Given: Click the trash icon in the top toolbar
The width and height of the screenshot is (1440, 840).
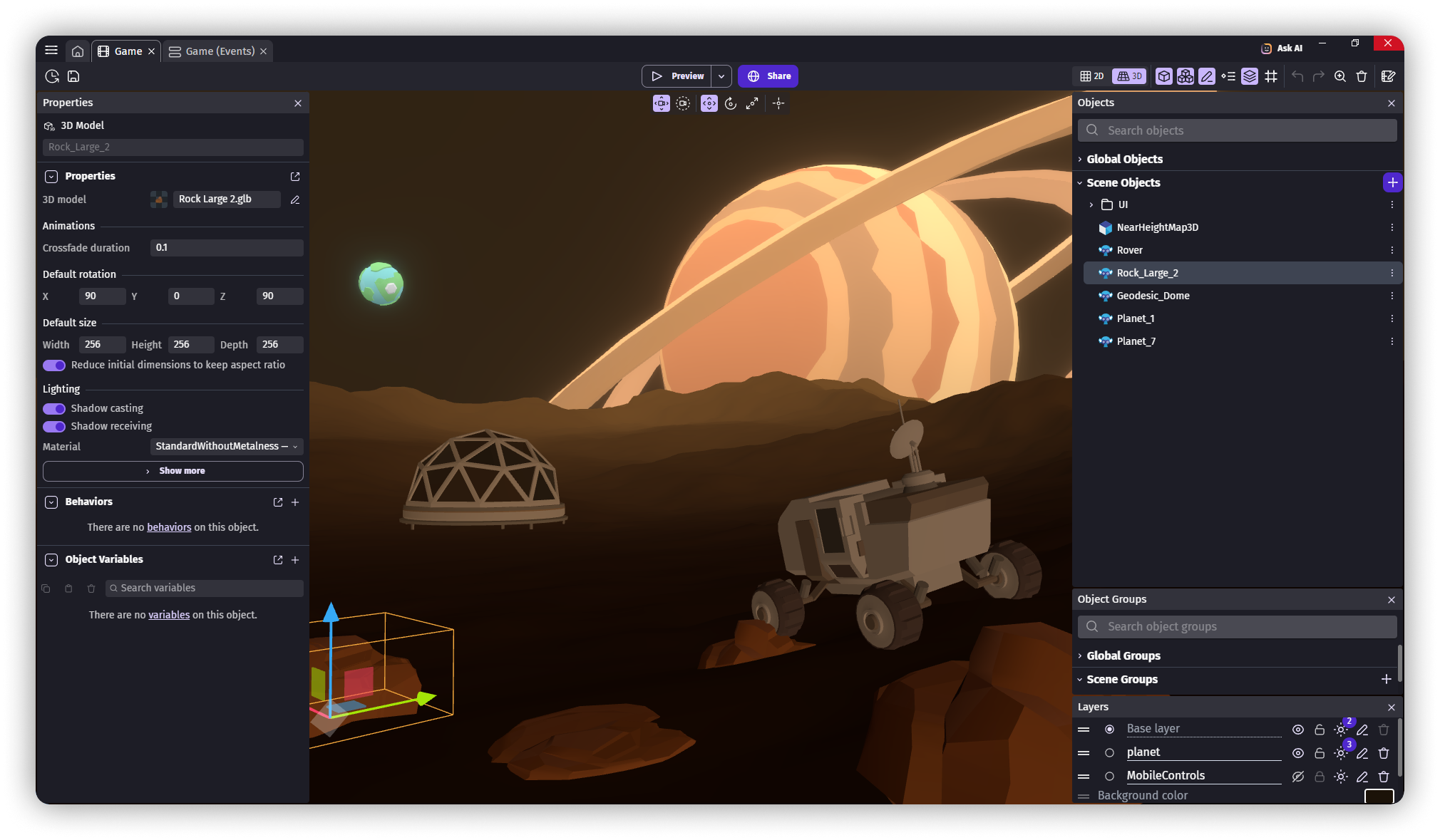Looking at the screenshot, I should pos(1362,76).
